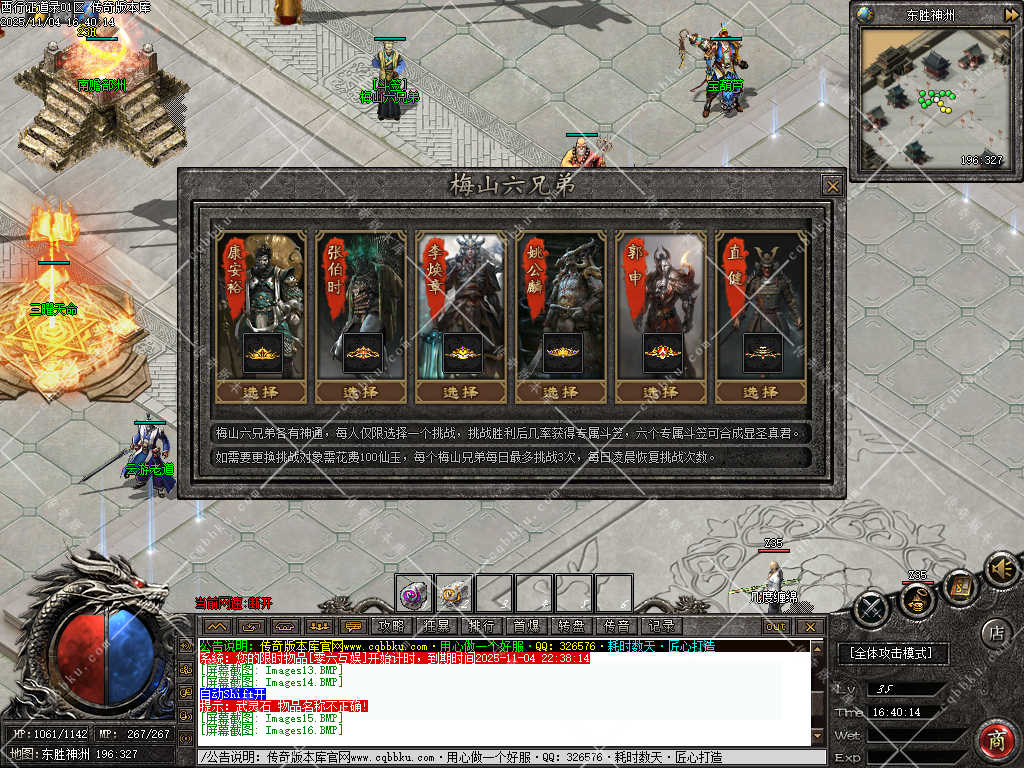1024x768 pixels.
Task: Close the 梅山六兄弟 dialog window
Action: [x=832, y=185]
